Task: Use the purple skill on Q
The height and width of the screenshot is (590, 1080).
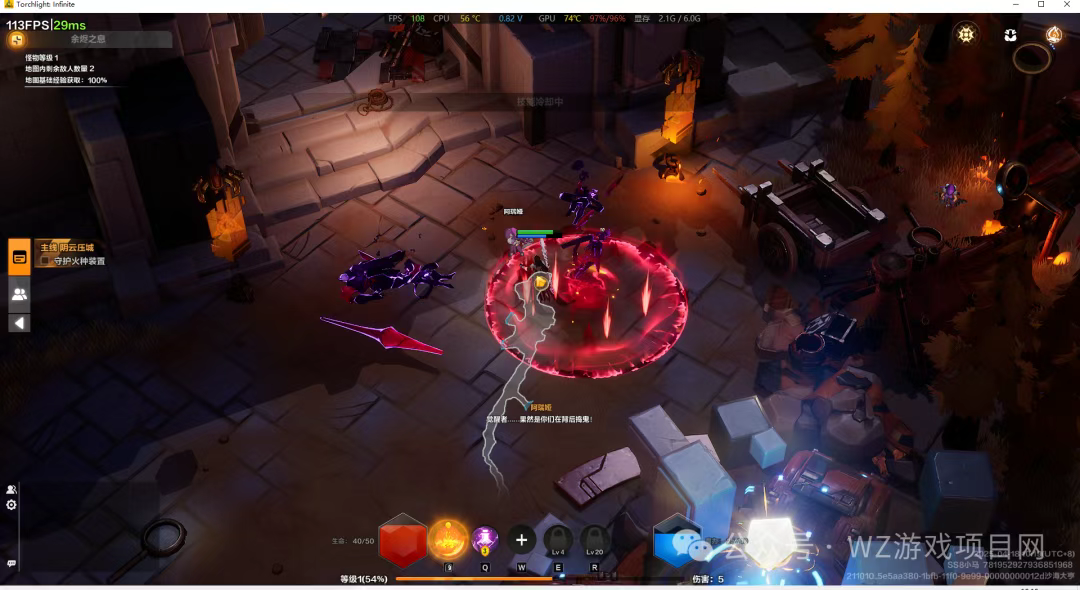Action: coord(485,540)
